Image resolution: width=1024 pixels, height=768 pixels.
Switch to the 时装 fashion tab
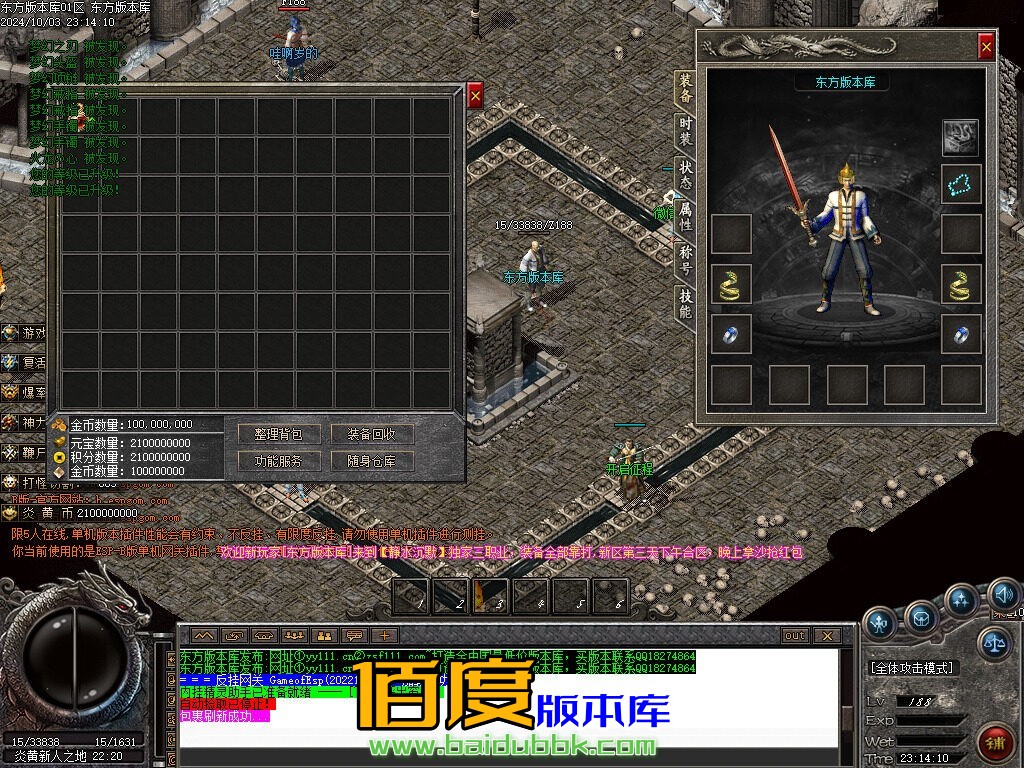(685, 131)
